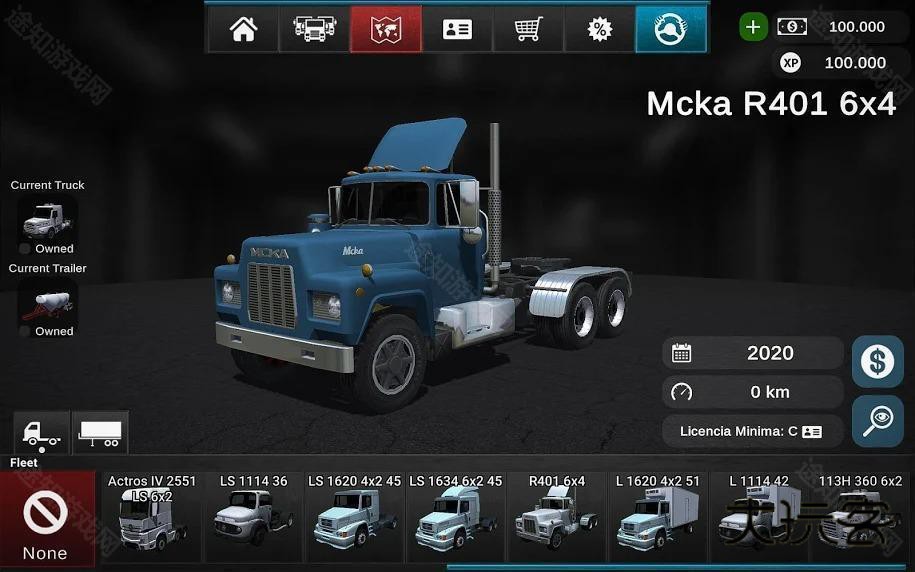Add more cash with green plus
The width and height of the screenshot is (915, 572).
[754, 27]
